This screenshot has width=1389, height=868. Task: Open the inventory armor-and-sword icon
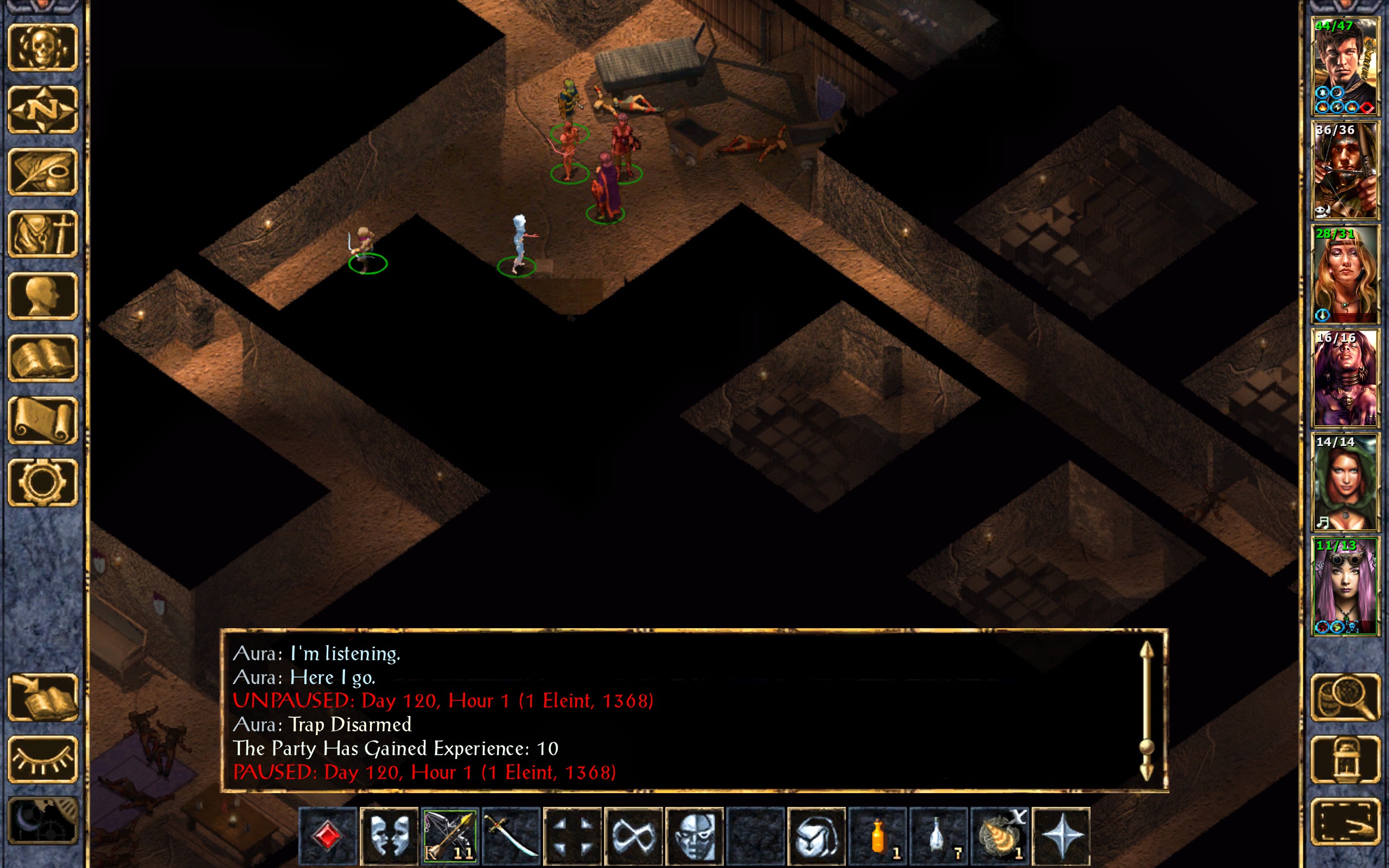(x=43, y=234)
